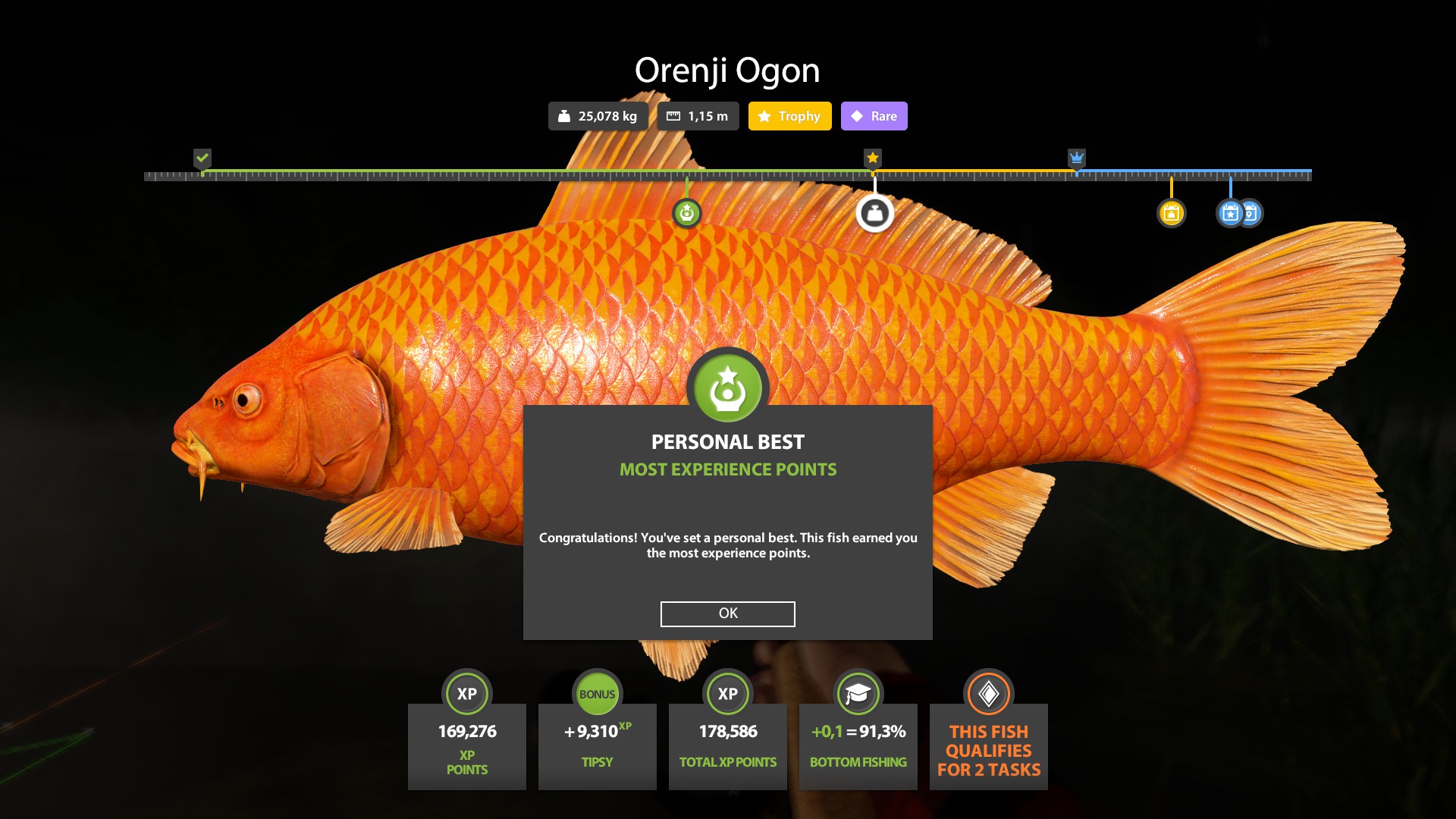
Task: Click the ruler icon next to 1,15 m
Action: [x=673, y=116]
